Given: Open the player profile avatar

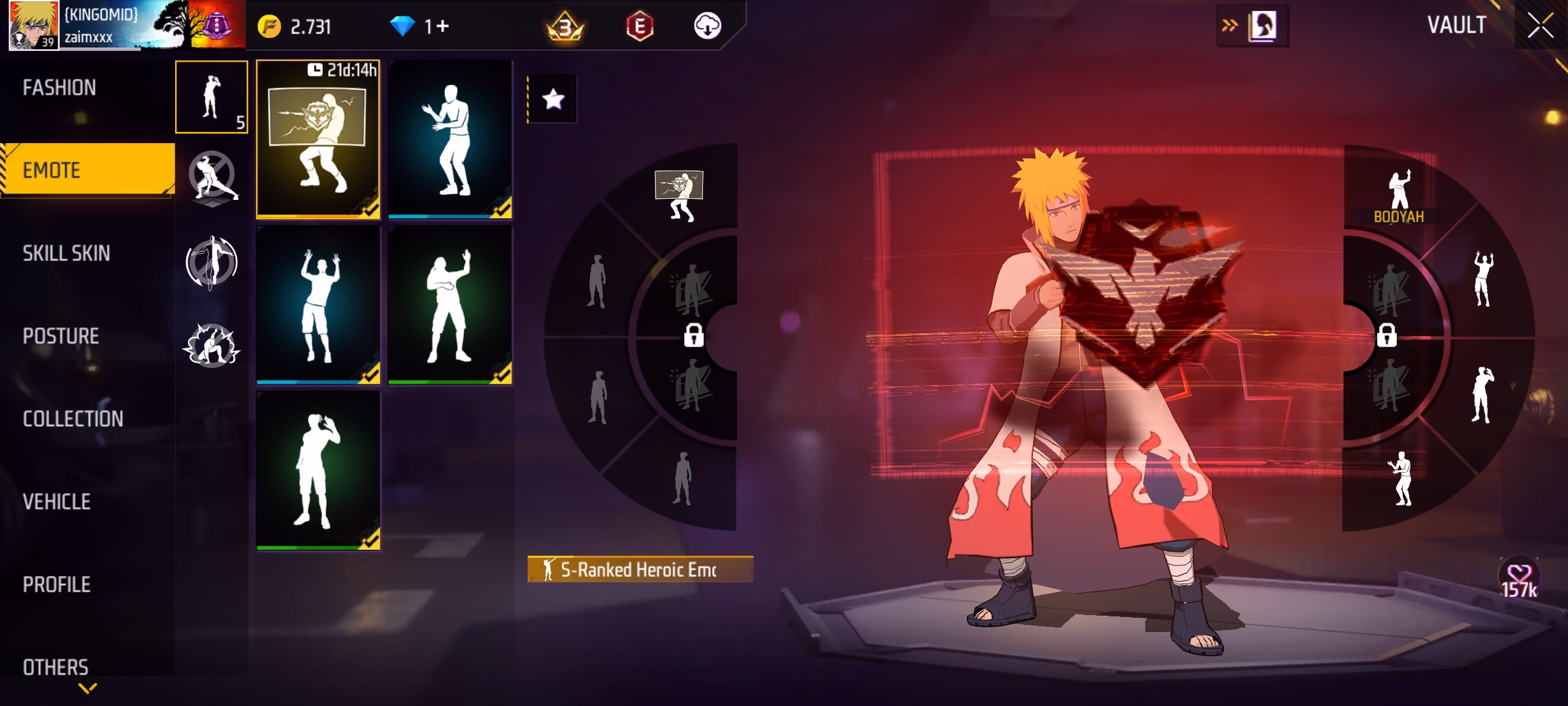Looking at the screenshot, I should point(34,26).
